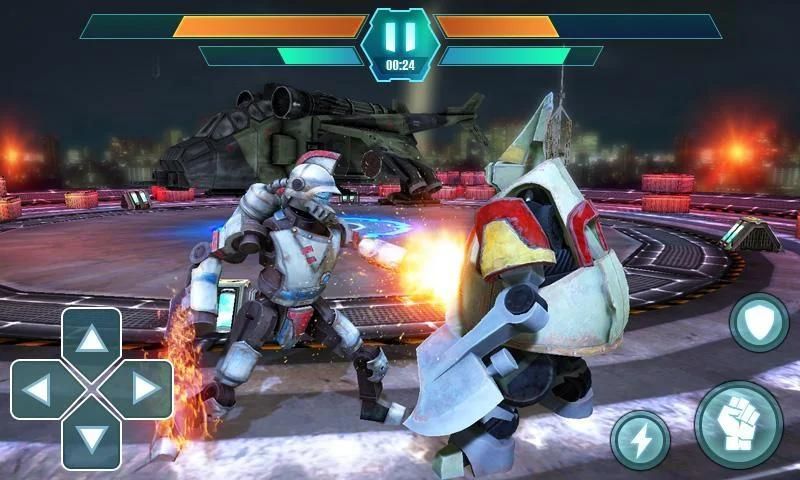Hit the fist punch attack button
This screenshot has height=480, width=800.
click(x=738, y=424)
